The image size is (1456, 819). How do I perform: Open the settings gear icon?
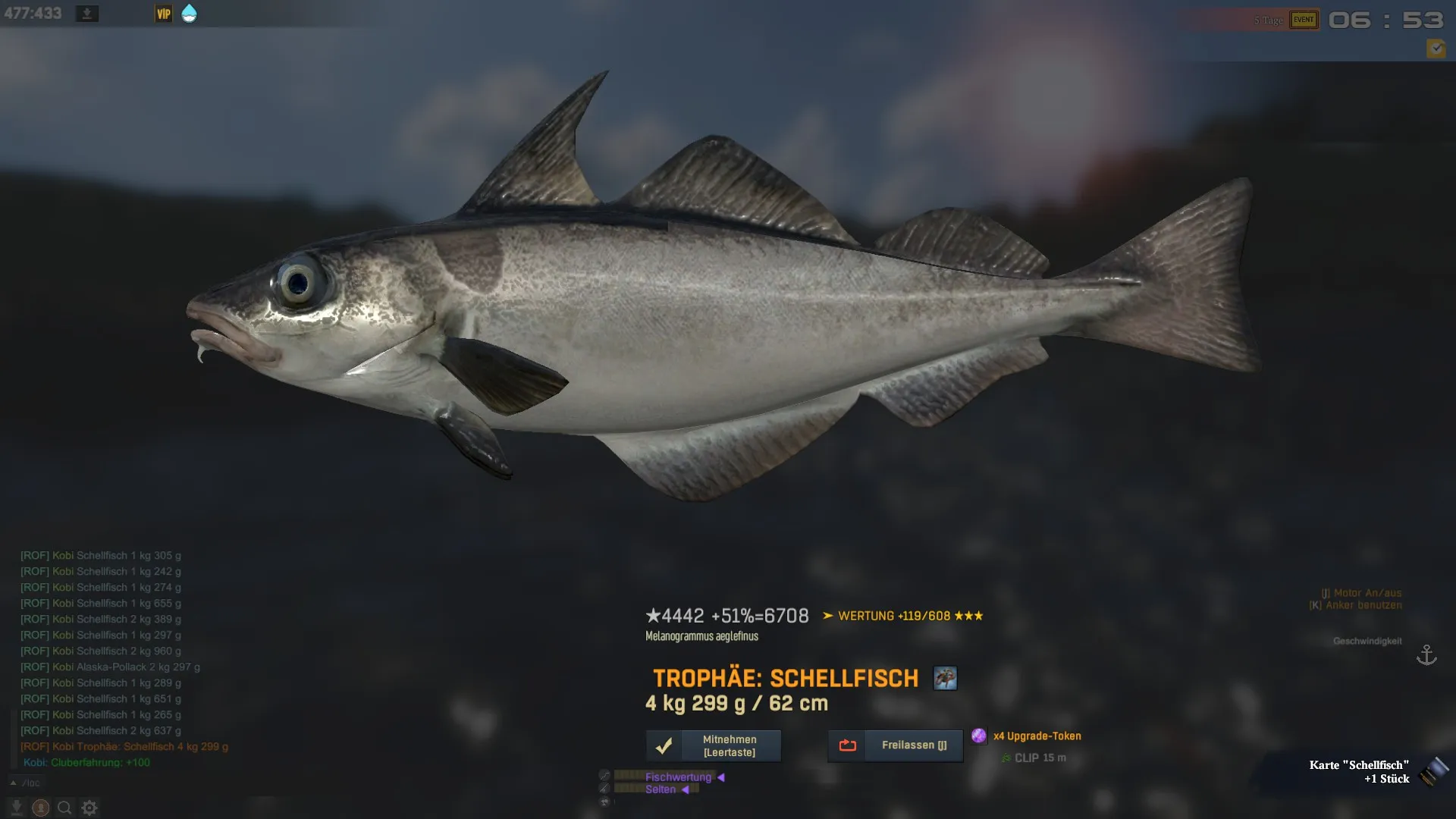[x=89, y=808]
